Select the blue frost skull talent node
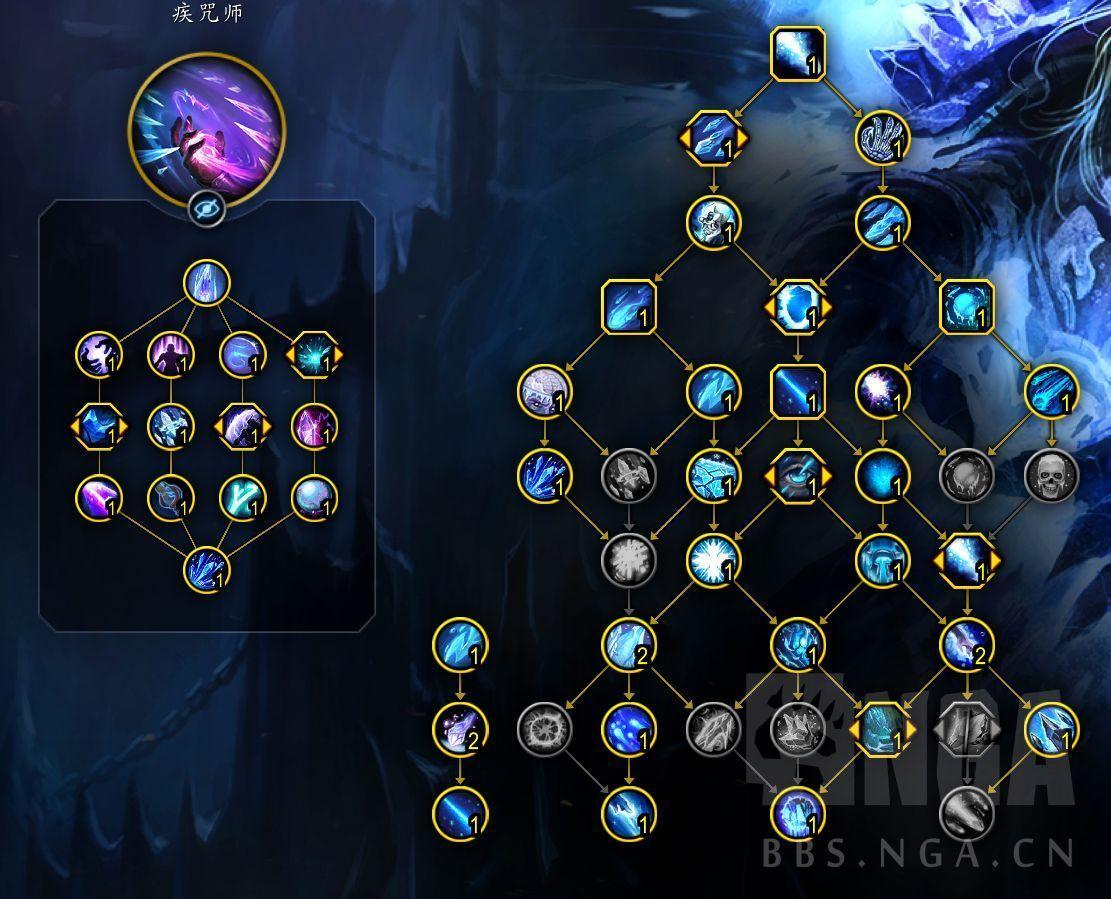1111x899 pixels. click(714, 222)
